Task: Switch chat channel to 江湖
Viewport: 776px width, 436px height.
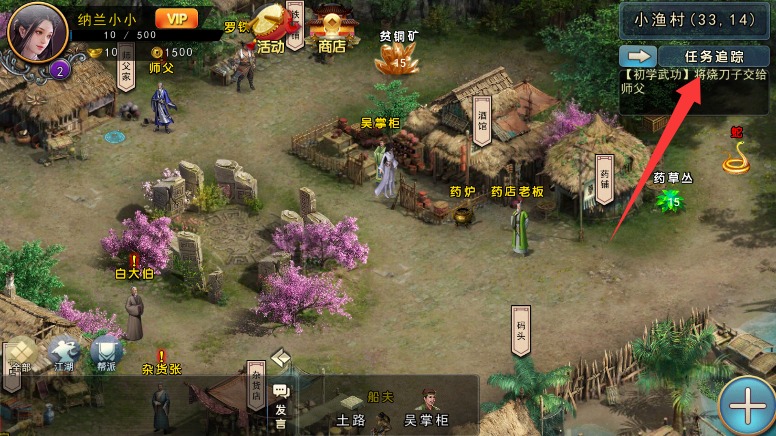Action: [64, 353]
